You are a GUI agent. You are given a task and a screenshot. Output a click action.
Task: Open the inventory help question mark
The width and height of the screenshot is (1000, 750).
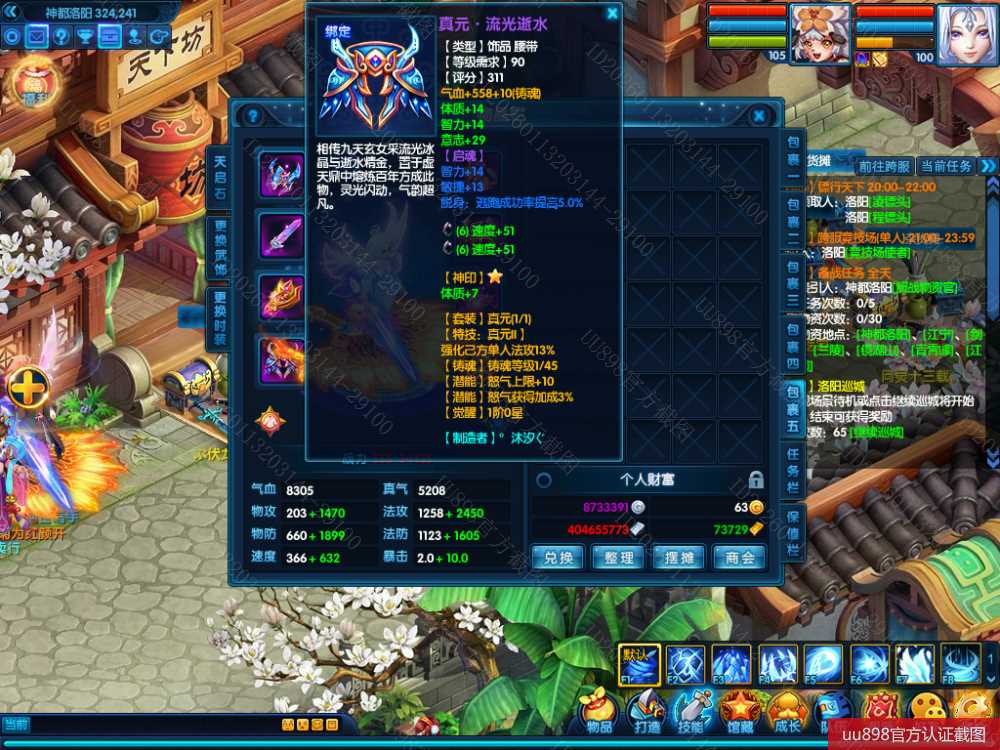253,117
